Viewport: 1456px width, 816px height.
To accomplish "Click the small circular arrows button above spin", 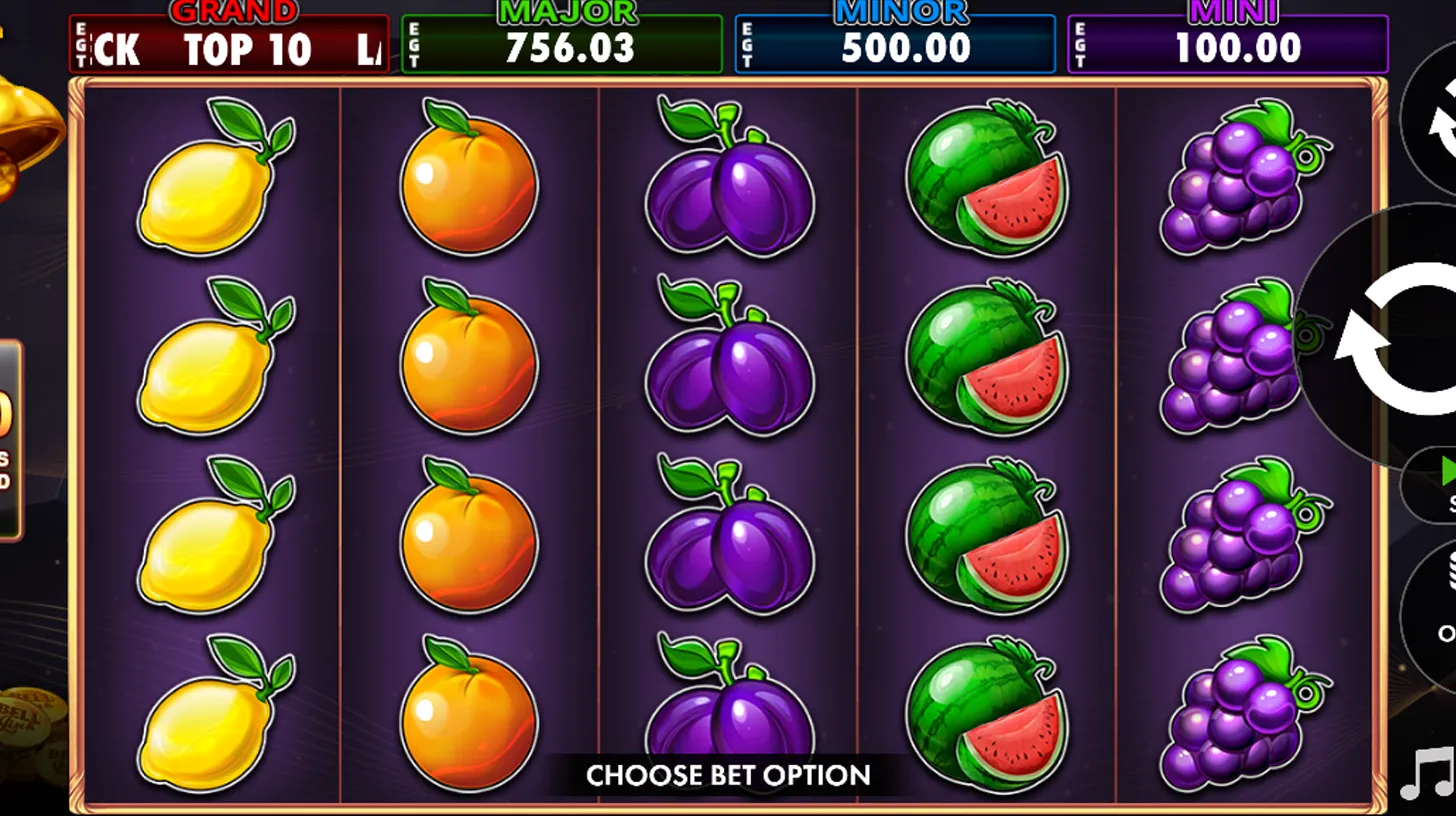I will click(1436, 130).
